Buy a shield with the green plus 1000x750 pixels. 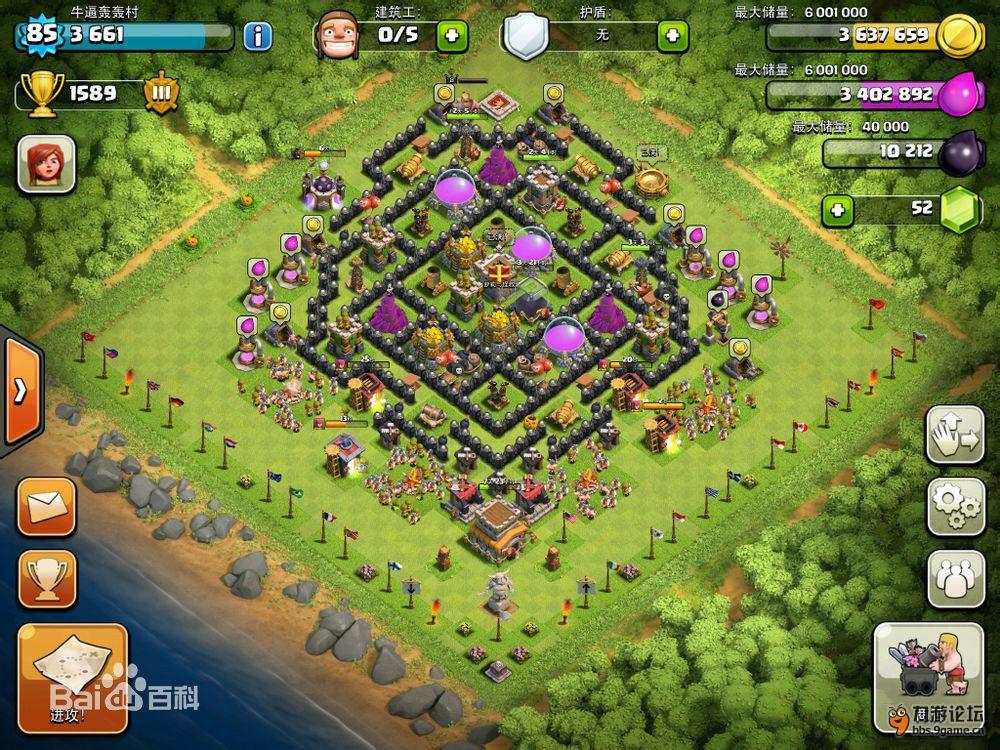point(672,37)
